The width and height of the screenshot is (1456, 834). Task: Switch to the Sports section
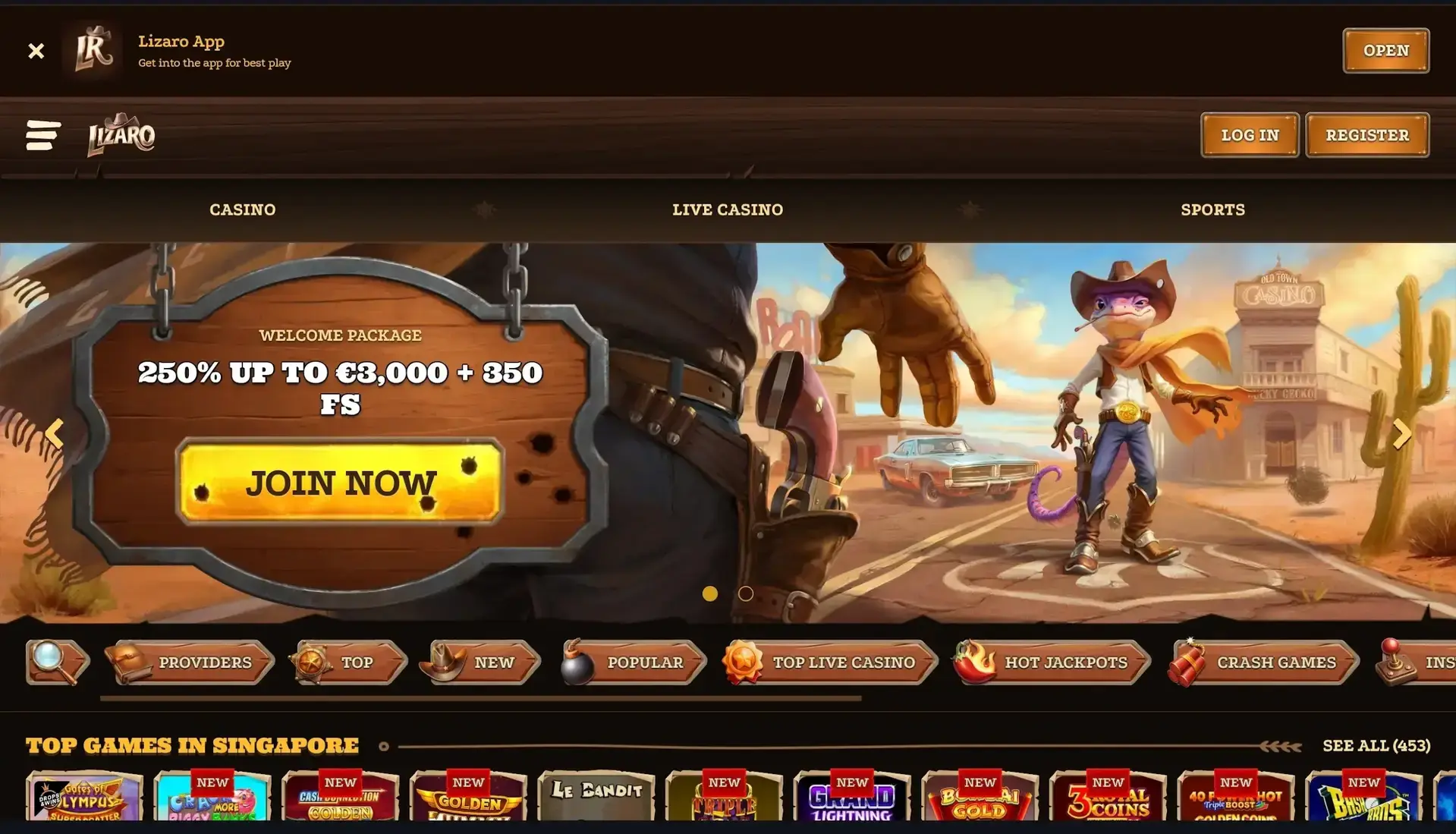(1212, 209)
